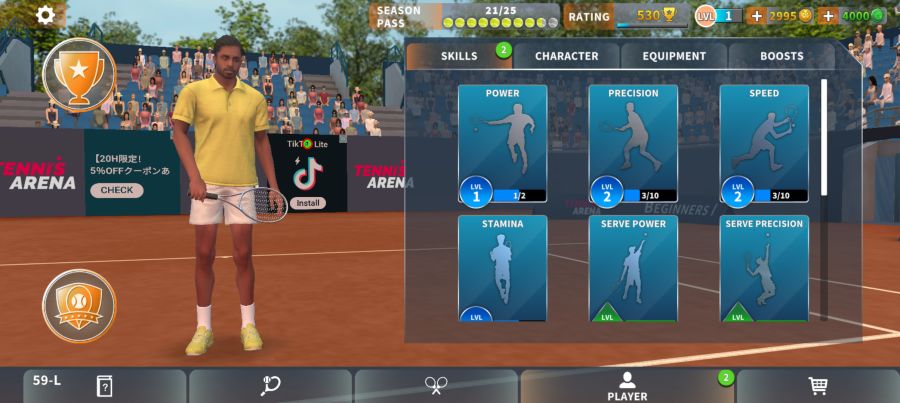Open the Equipment tab

pyautogui.click(x=674, y=56)
